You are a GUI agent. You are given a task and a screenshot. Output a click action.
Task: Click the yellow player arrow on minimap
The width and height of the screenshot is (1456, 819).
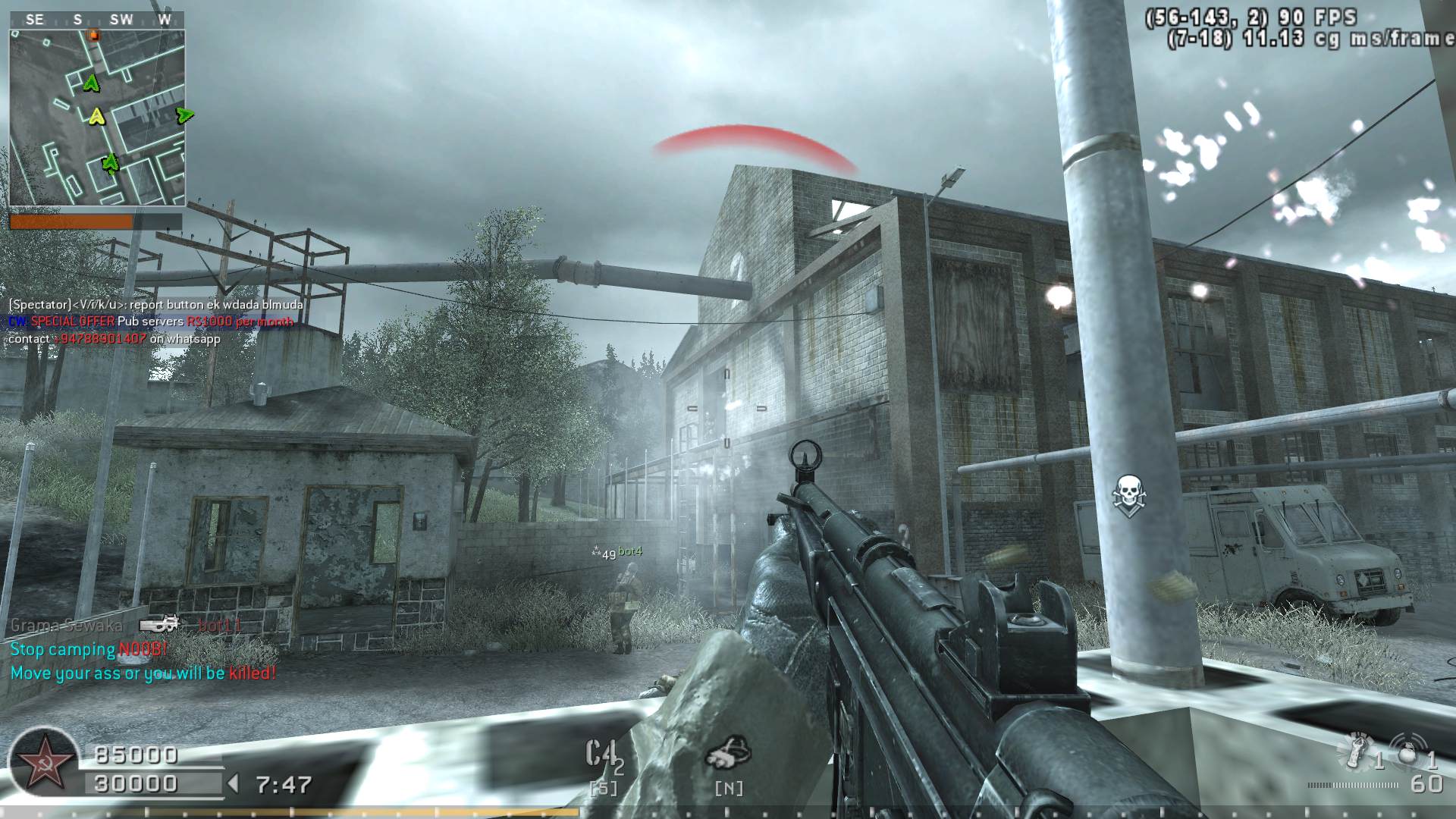point(96,116)
